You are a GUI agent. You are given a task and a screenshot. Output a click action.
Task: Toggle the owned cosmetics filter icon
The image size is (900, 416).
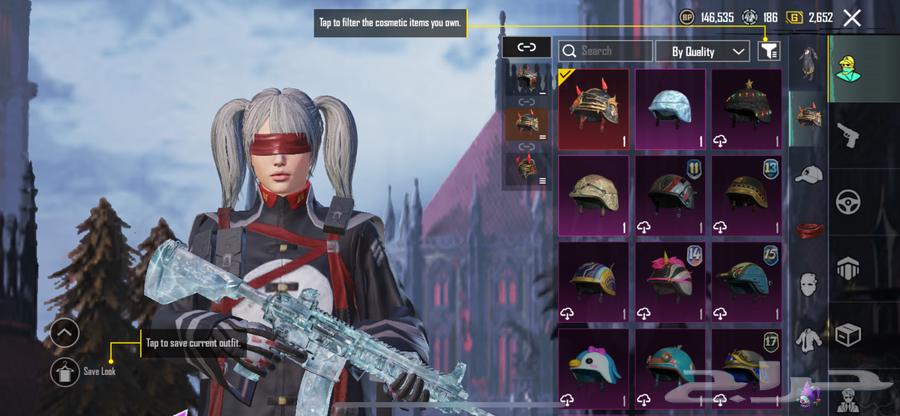coord(768,51)
